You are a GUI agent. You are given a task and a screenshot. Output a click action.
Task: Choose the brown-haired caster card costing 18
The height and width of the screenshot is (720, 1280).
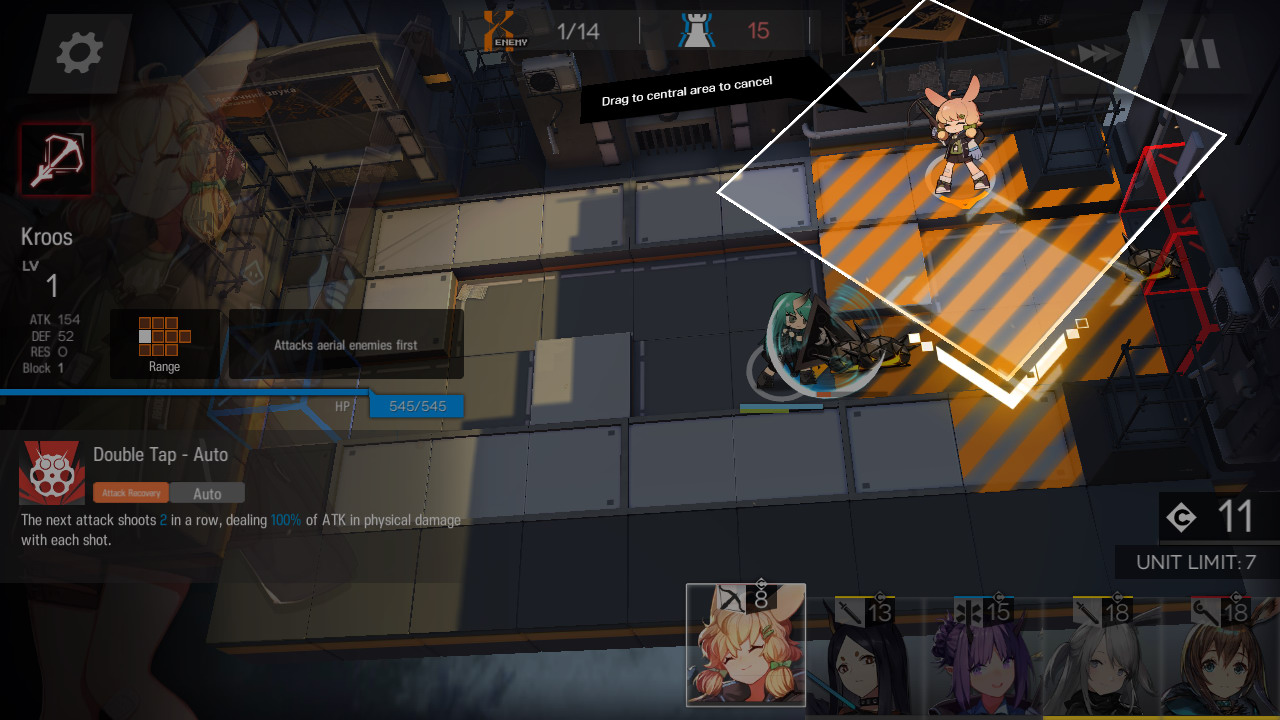pos(1221,656)
